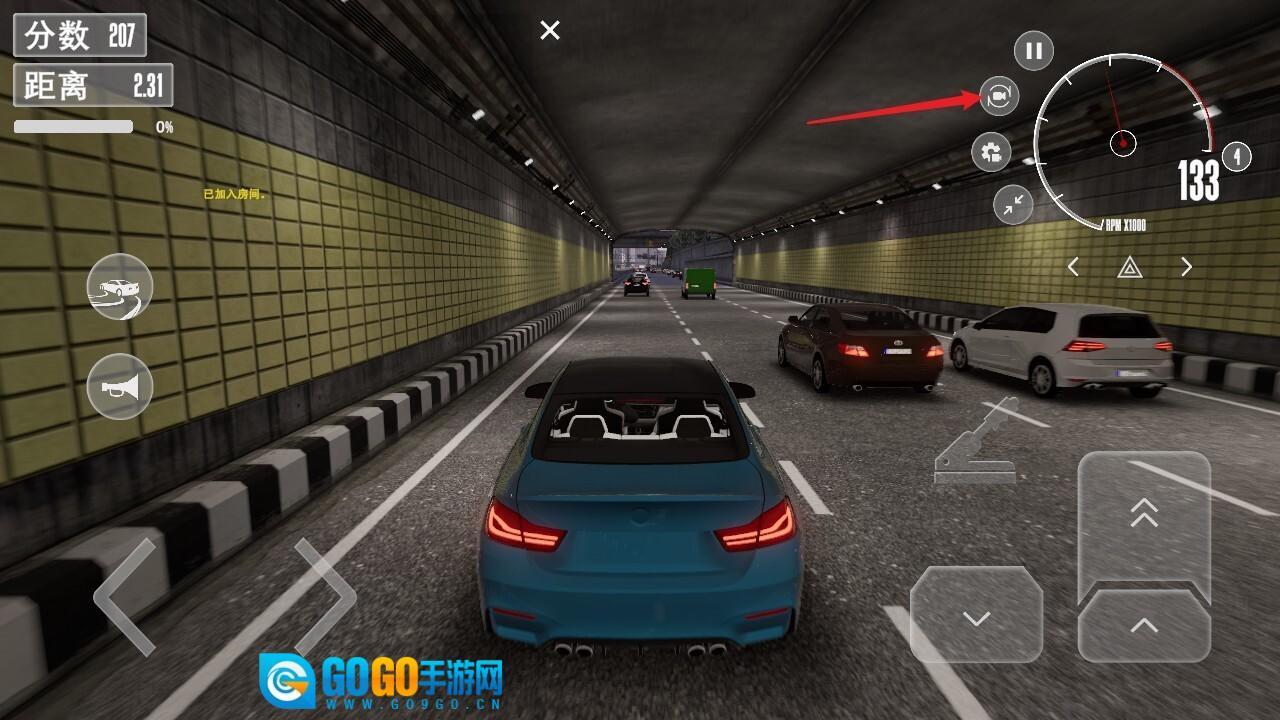Tap the single up-arrow pedal button
The width and height of the screenshot is (1280, 720).
tap(1144, 626)
